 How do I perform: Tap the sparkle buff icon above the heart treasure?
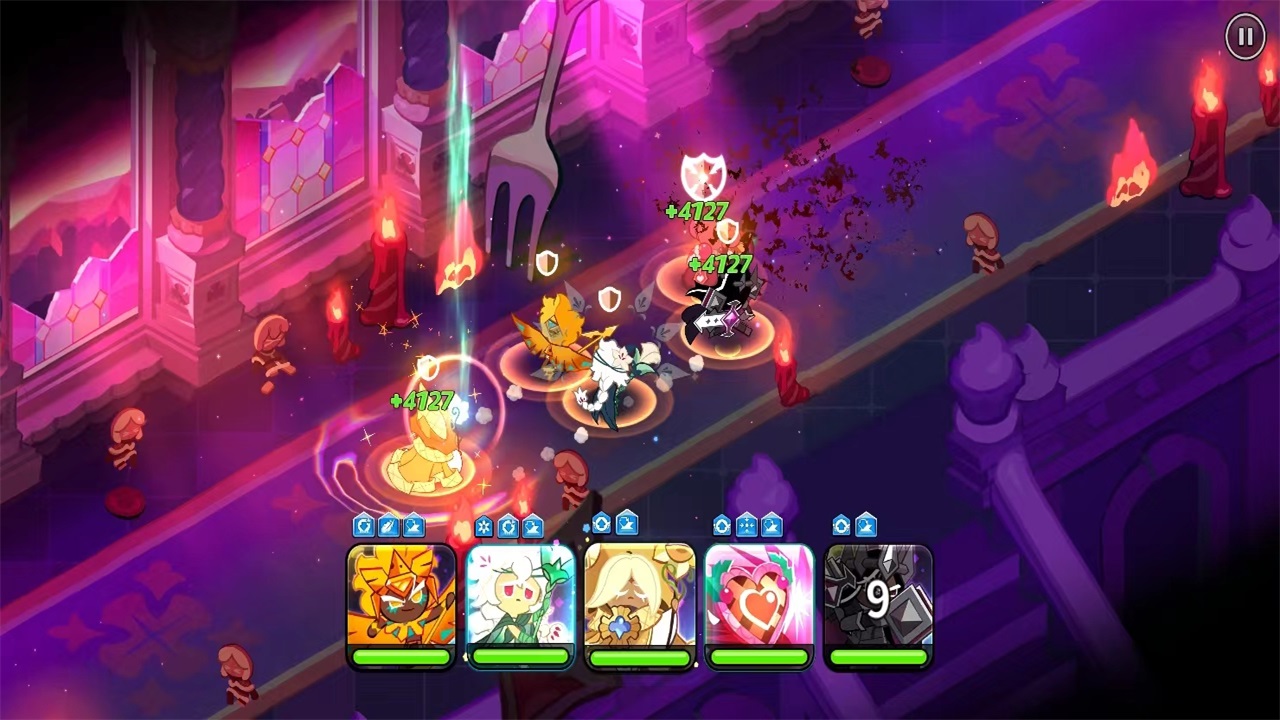tap(748, 523)
